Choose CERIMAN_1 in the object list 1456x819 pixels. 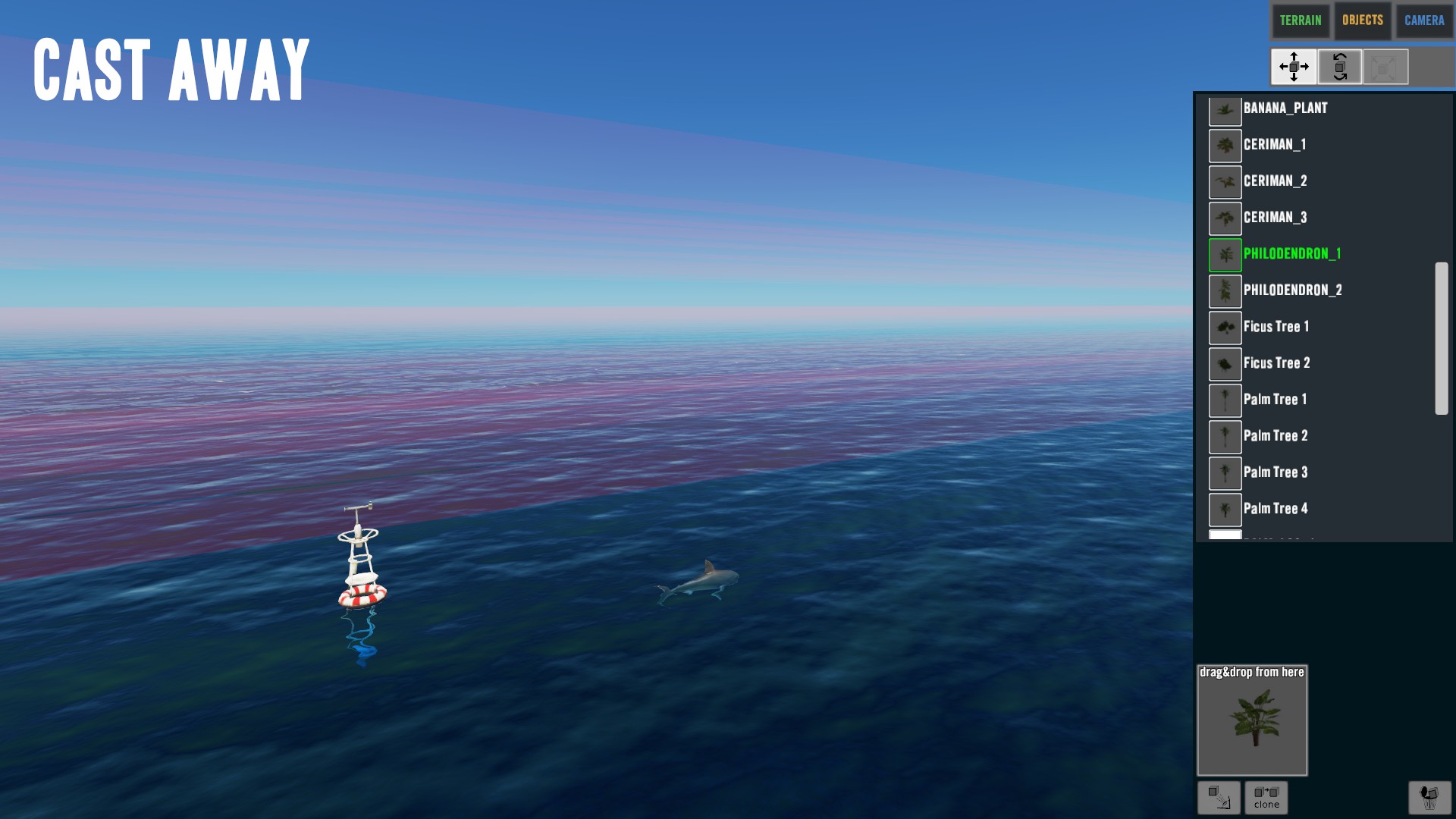[1274, 145]
